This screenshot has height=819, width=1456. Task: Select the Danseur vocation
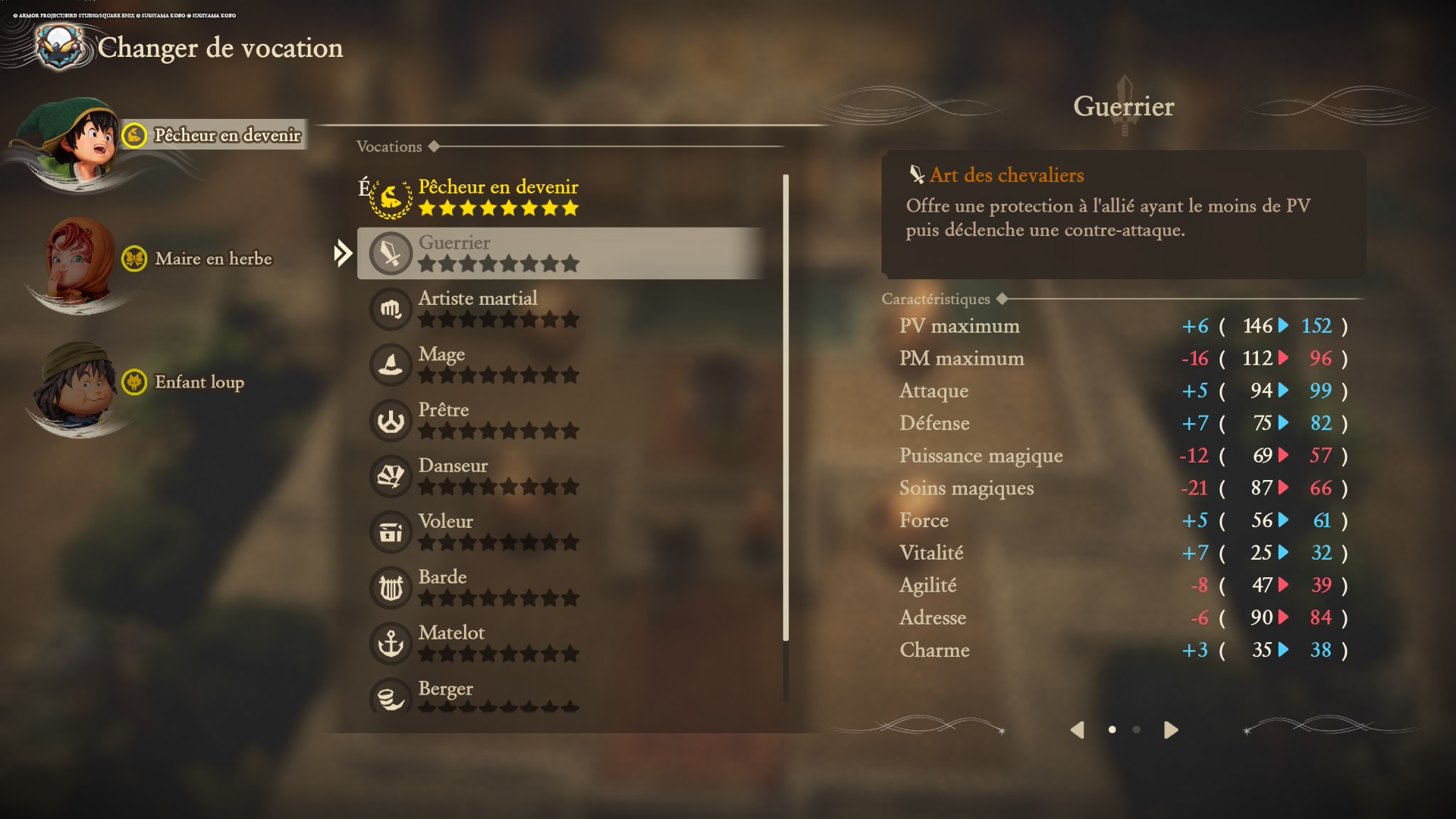click(x=497, y=475)
